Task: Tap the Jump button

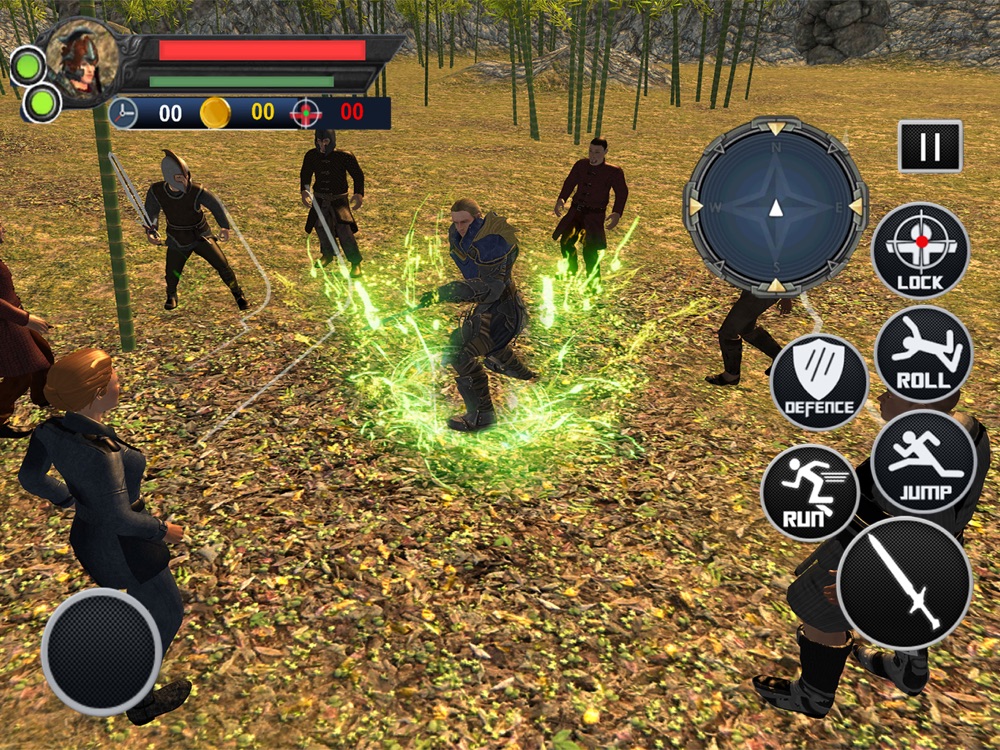Action: coord(923,461)
